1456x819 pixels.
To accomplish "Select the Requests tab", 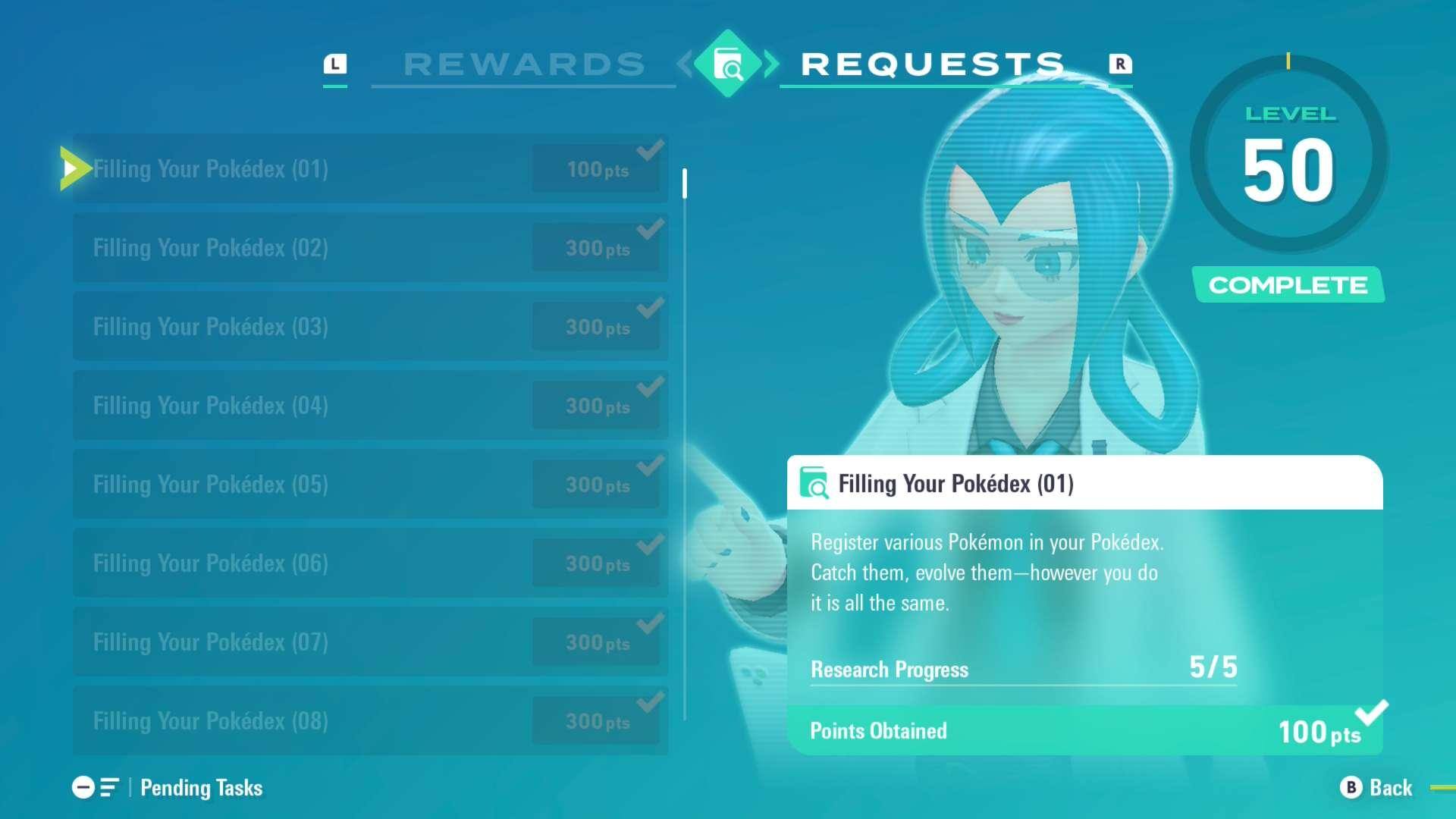I will point(933,64).
